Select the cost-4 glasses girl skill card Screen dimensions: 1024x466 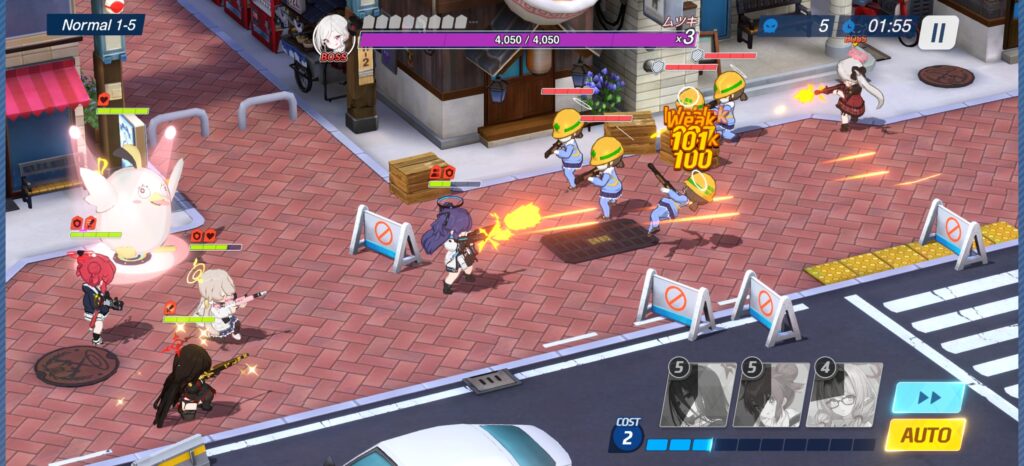click(x=845, y=395)
